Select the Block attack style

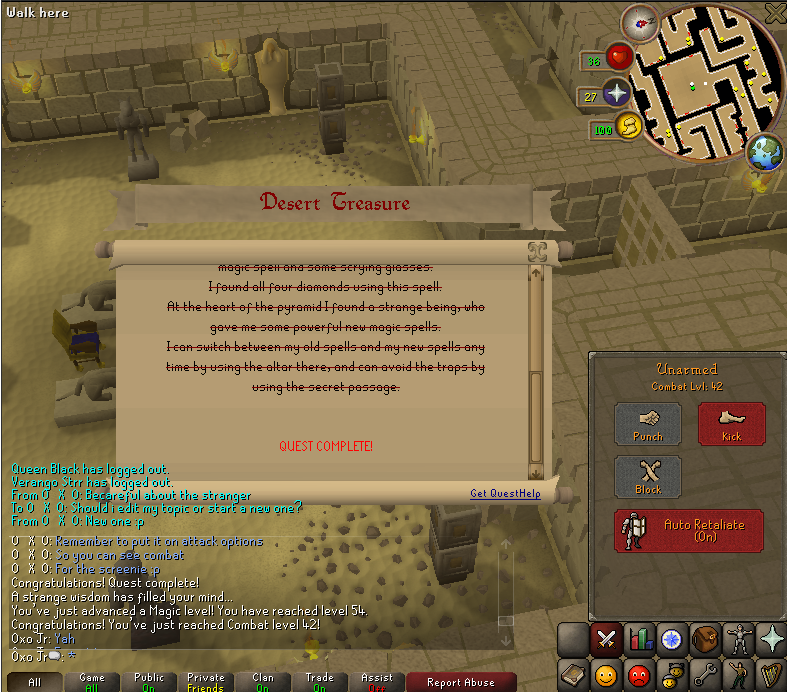(647, 476)
